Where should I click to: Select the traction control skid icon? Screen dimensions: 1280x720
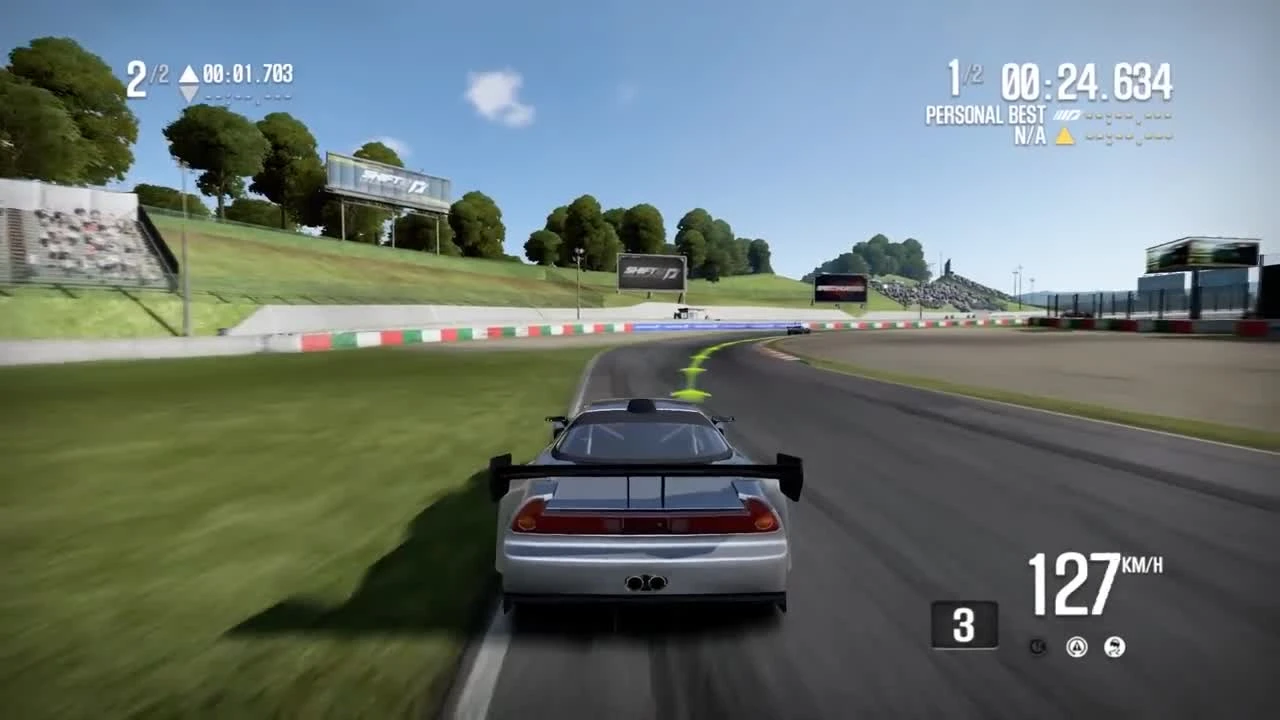tap(1113, 645)
